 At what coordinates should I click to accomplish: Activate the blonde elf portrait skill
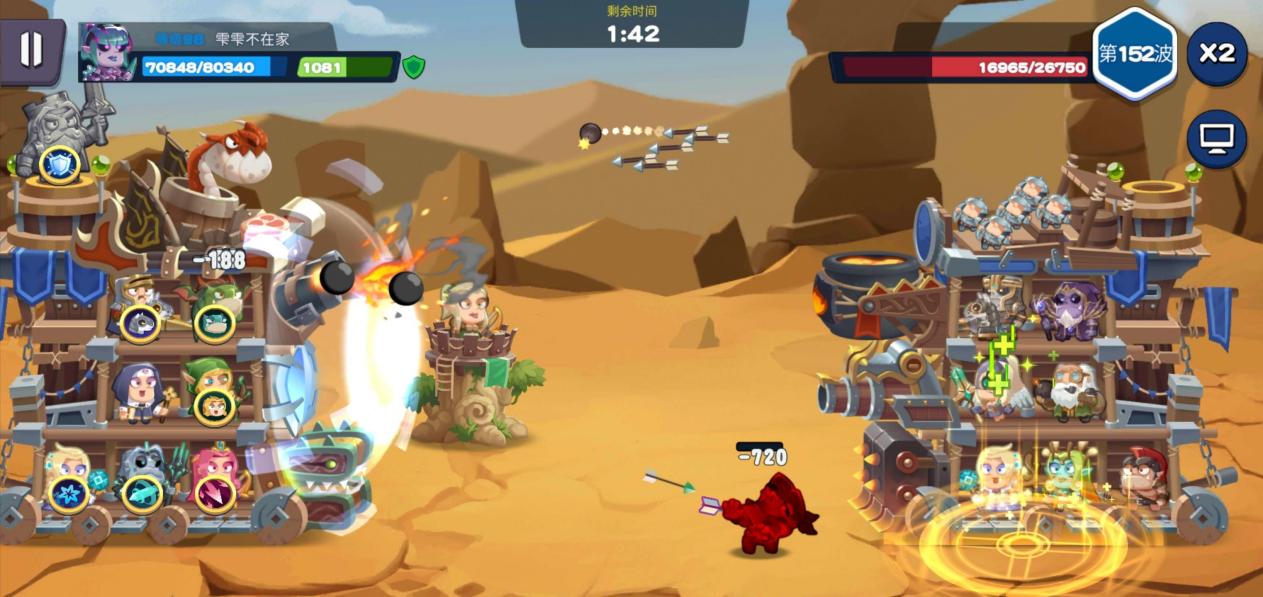pyautogui.click(x=214, y=406)
